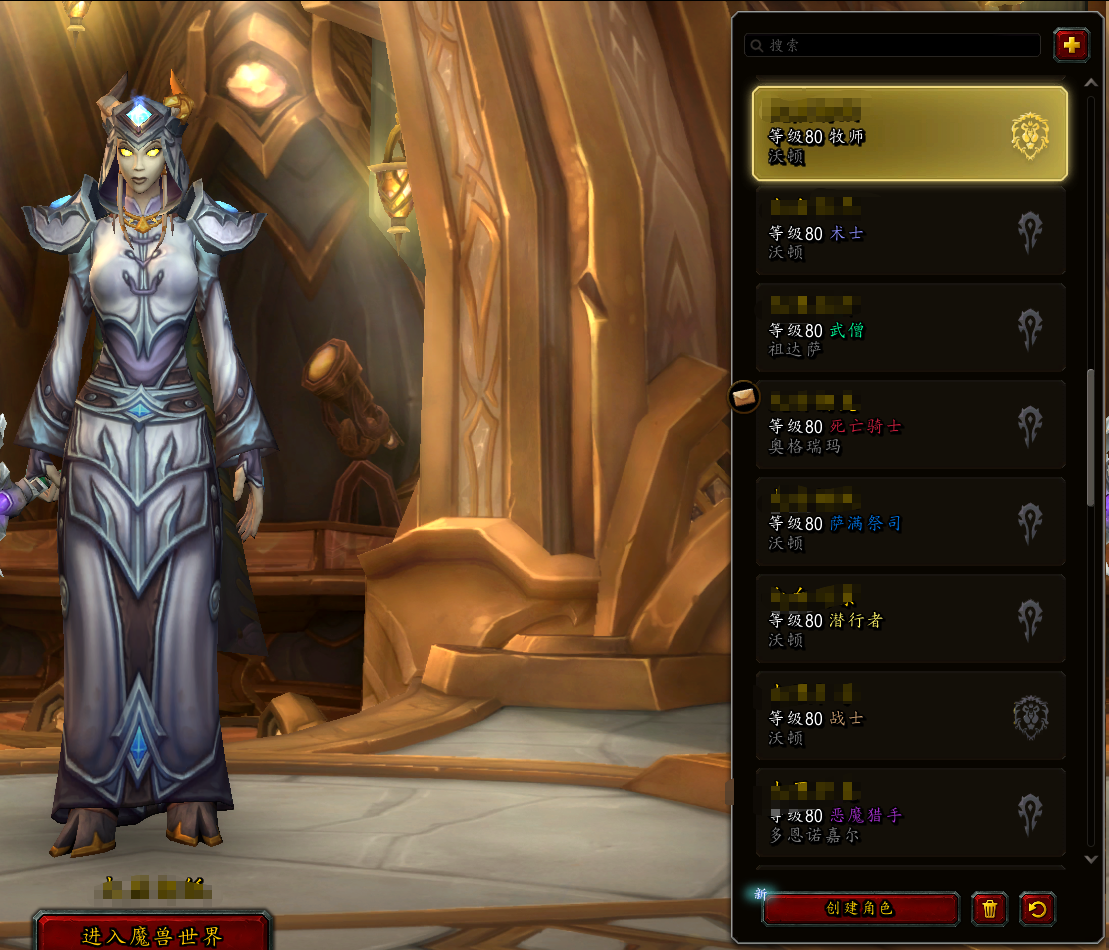Click the 进入魔兽世界 enter world button
This screenshot has height=950, width=1109.
click(x=152, y=934)
